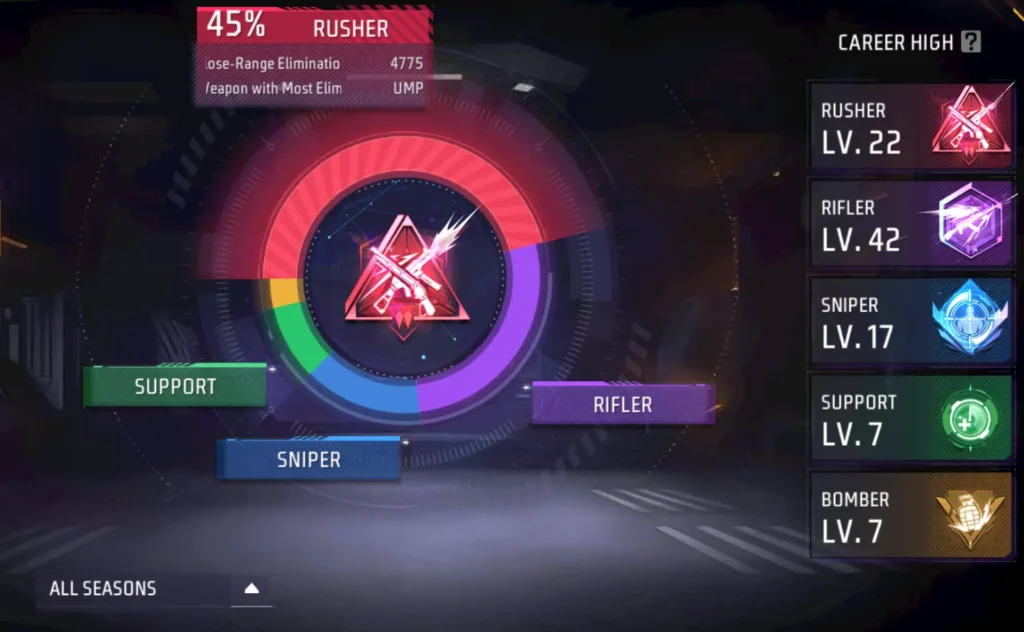
Task: Click the red Rusher chart segment
Action: click(400, 167)
